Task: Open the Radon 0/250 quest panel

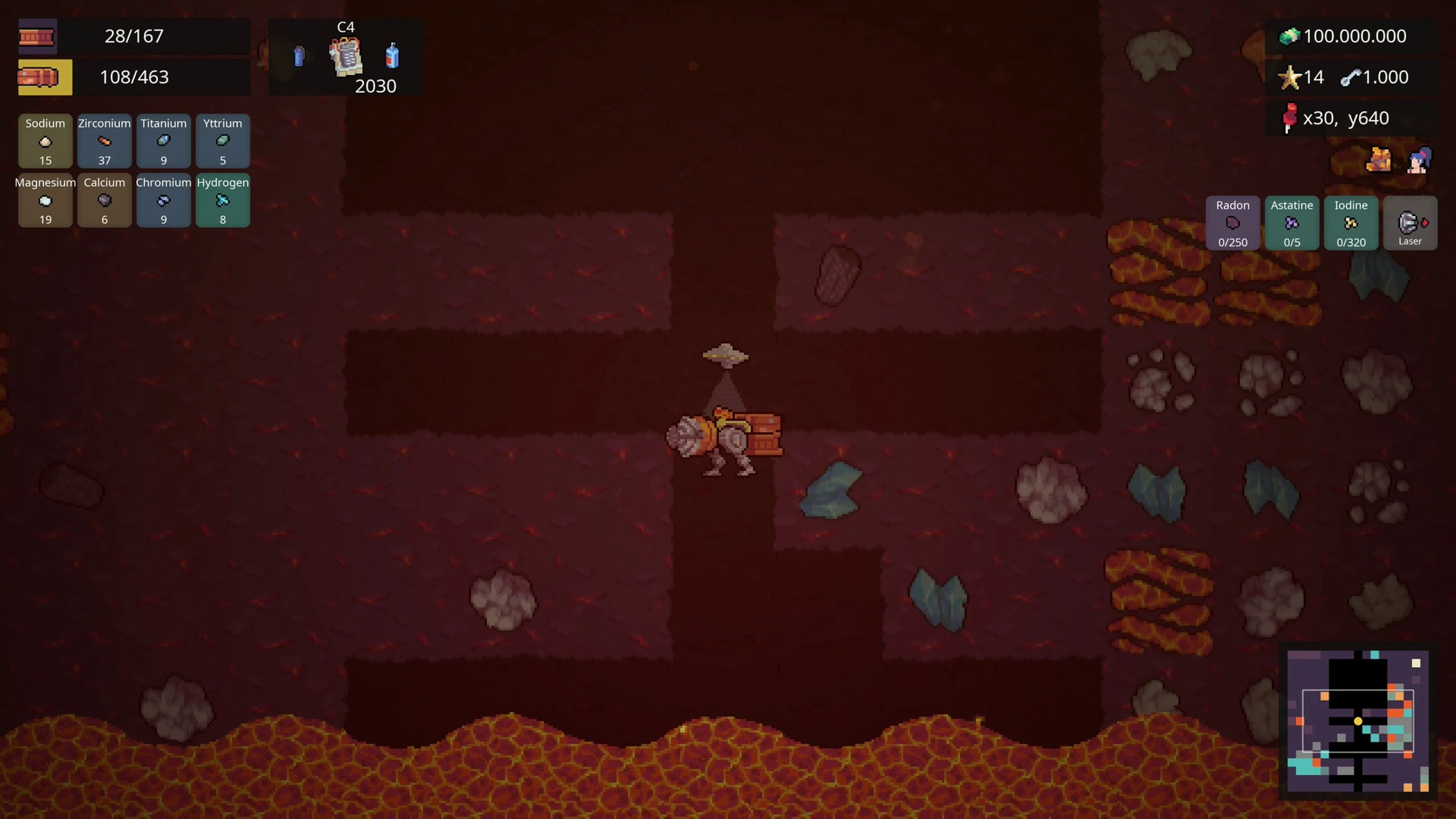Action: tap(1232, 223)
